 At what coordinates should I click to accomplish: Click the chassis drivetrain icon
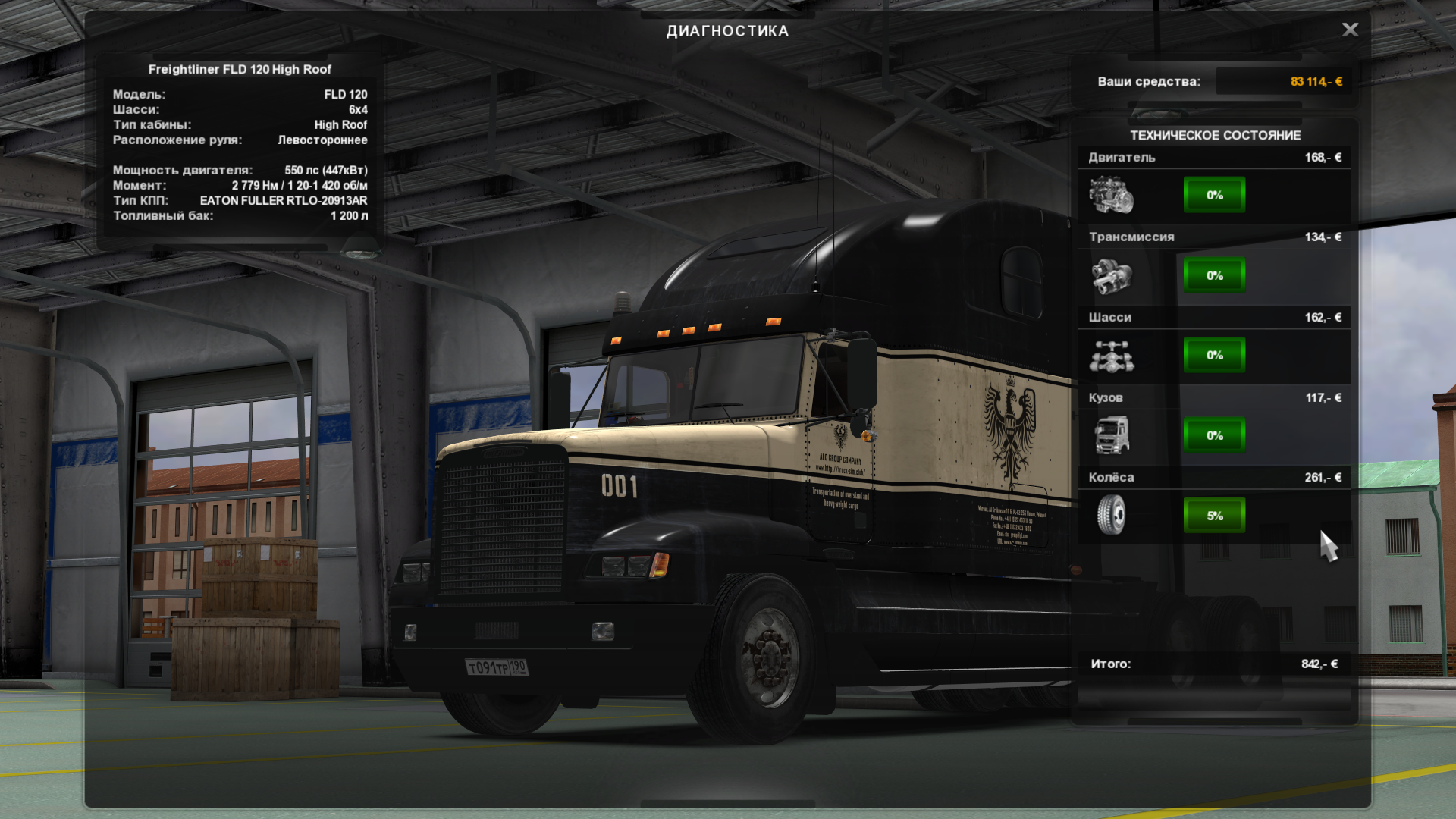(x=1111, y=356)
